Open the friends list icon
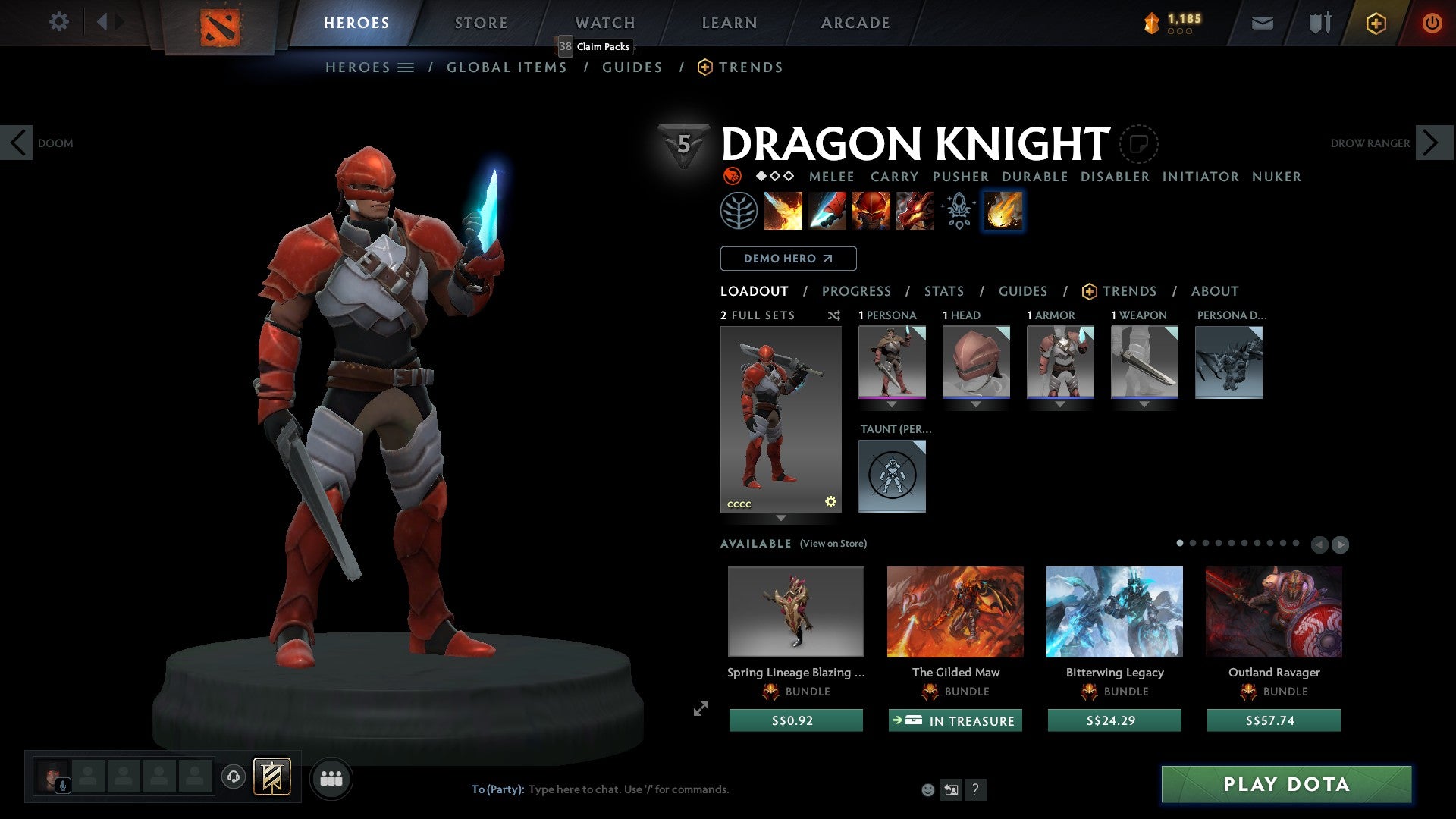Viewport: 1456px width, 819px height. point(331,777)
